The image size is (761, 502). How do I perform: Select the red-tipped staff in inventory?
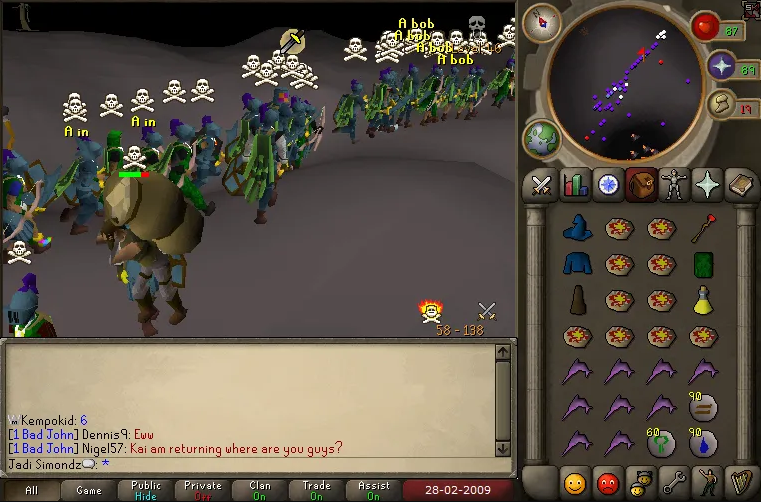point(704,229)
